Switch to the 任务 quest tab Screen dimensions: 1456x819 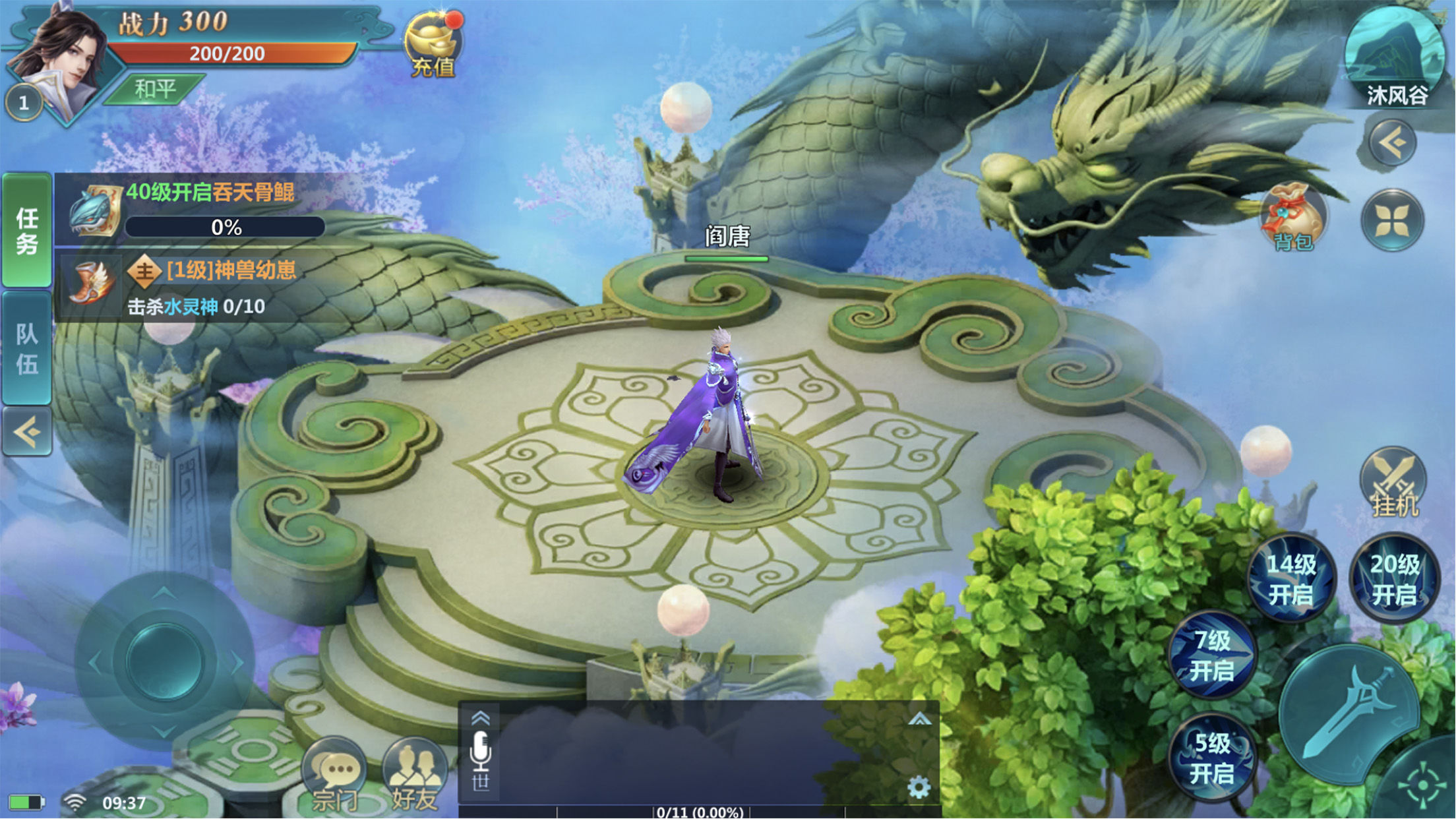[x=26, y=230]
